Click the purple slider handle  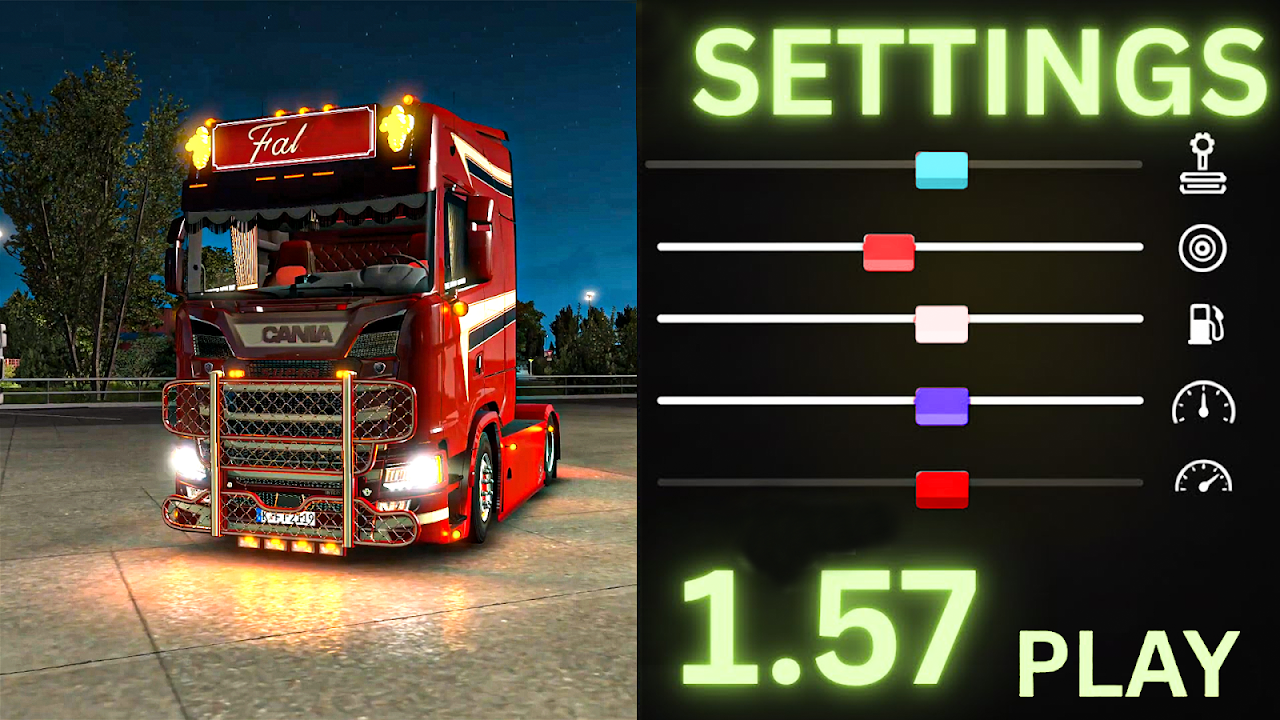941,406
